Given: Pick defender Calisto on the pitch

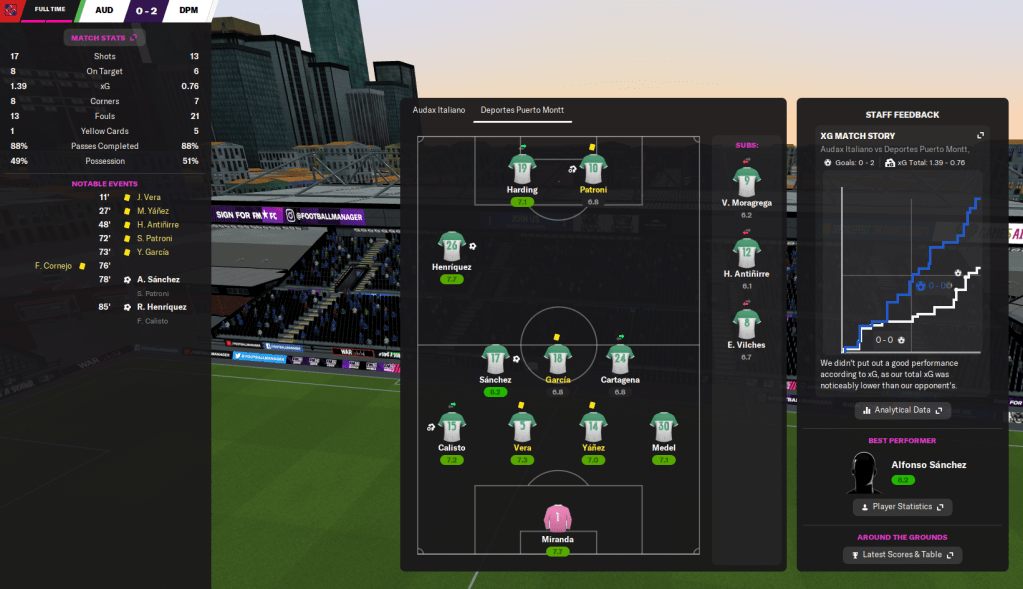Looking at the screenshot, I should click(452, 428).
